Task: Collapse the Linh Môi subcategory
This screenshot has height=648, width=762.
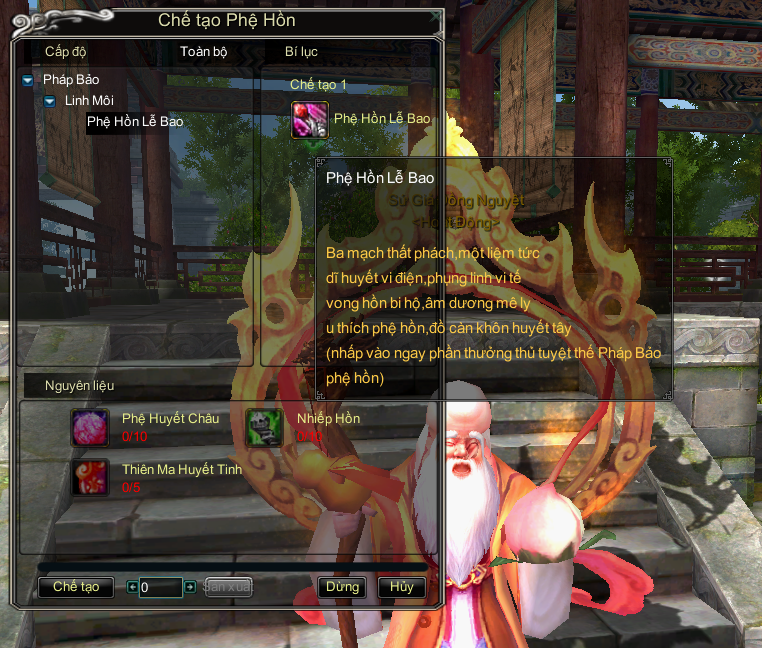Action: tap(49, 101)
